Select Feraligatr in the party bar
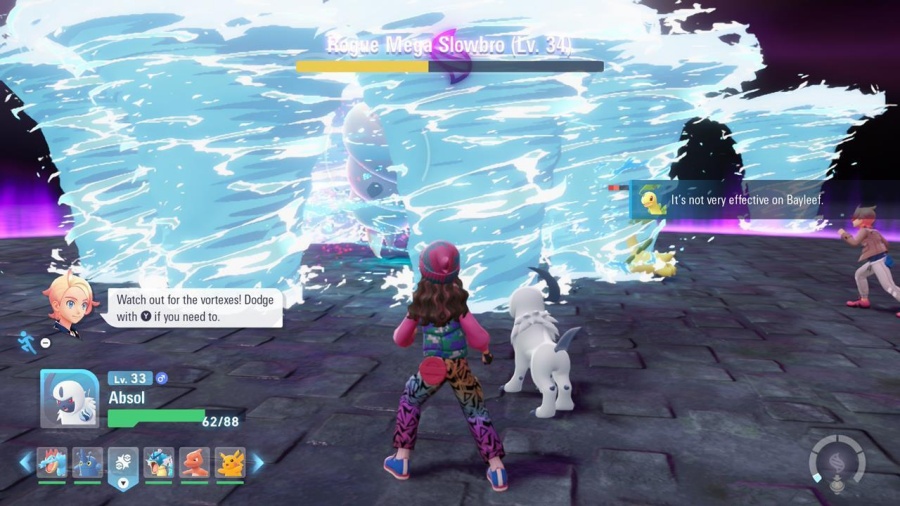 pos(52,462)
